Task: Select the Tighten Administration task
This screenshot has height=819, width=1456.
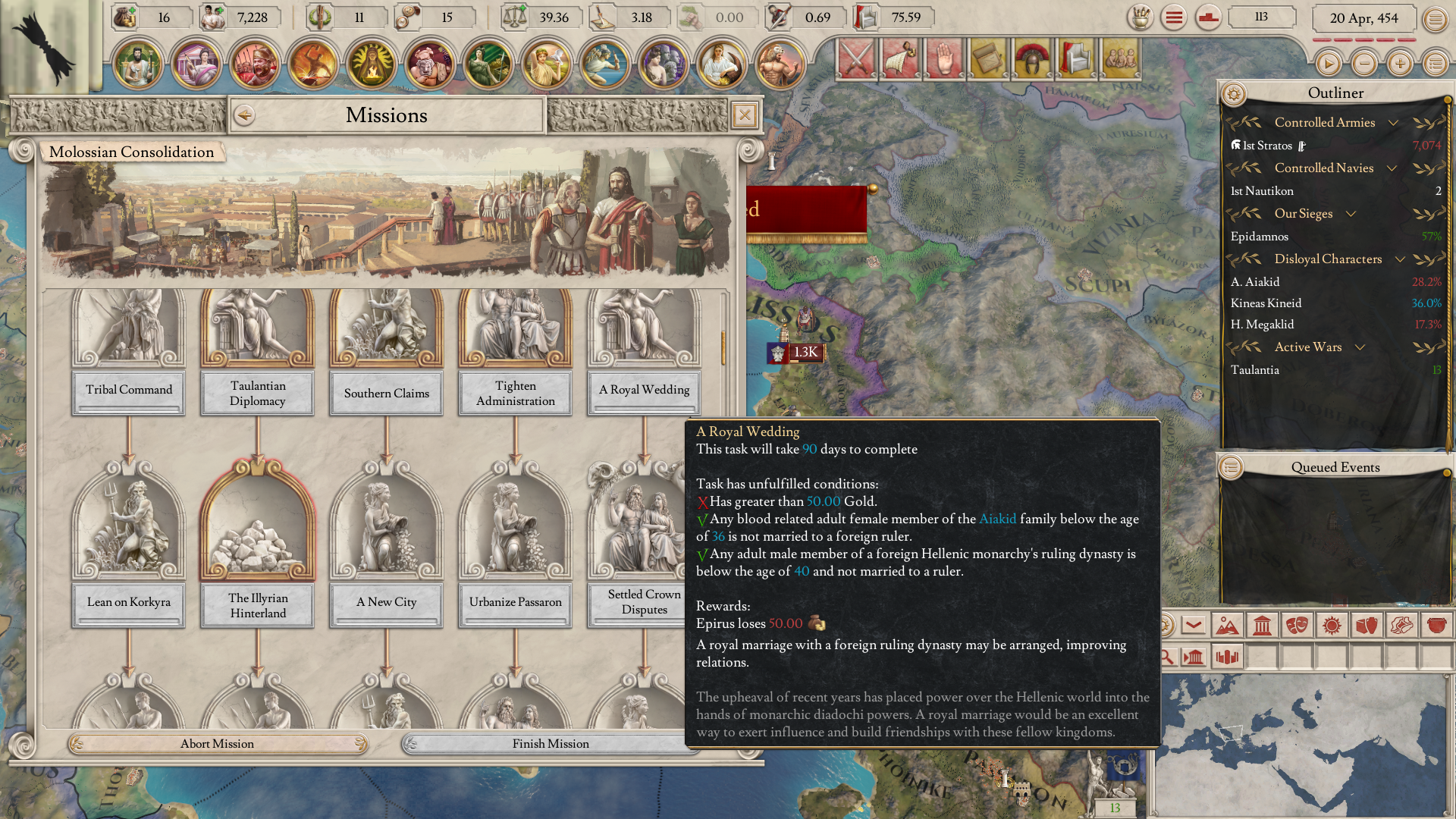Action: (x=516, y=393)
